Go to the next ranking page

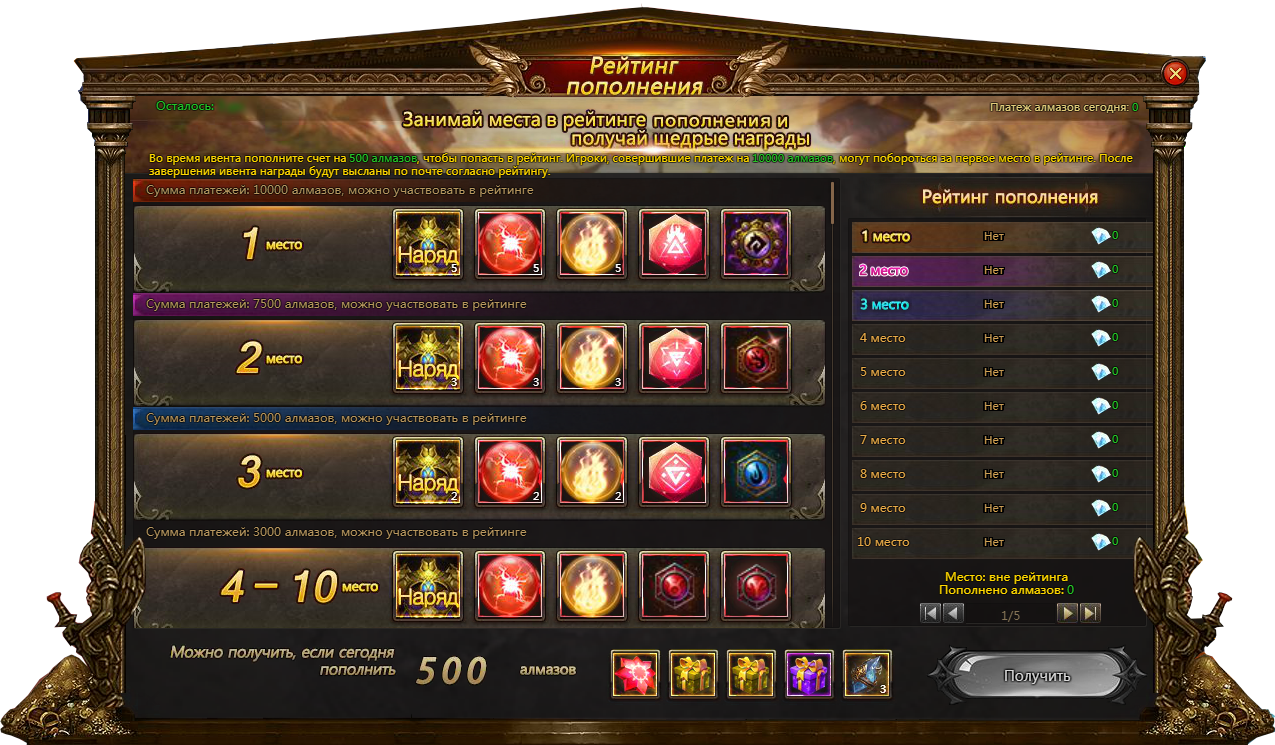[x=1068, y=613]
